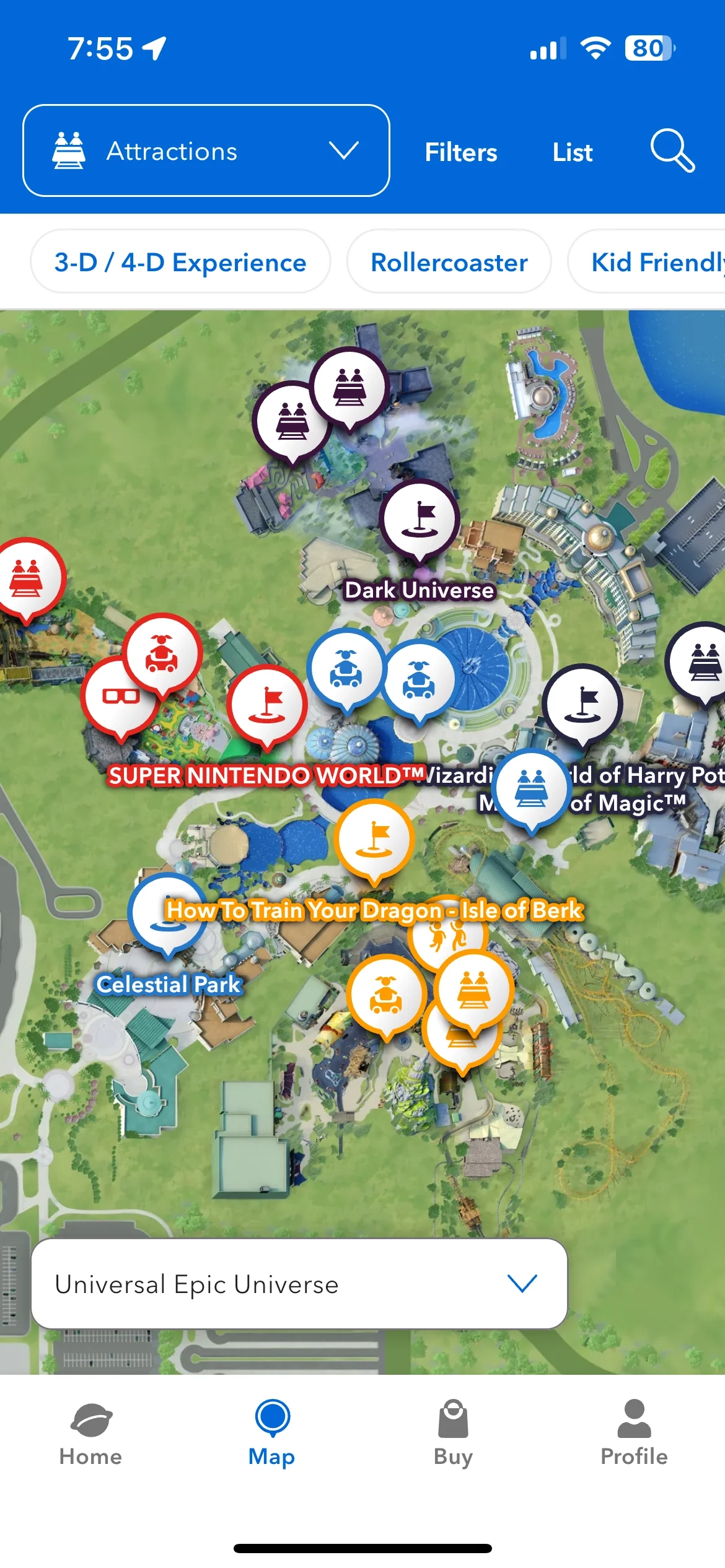The height and width of the screenshot is (1568, 725).
Task: Open the Filters options
Action: [460, 152]
